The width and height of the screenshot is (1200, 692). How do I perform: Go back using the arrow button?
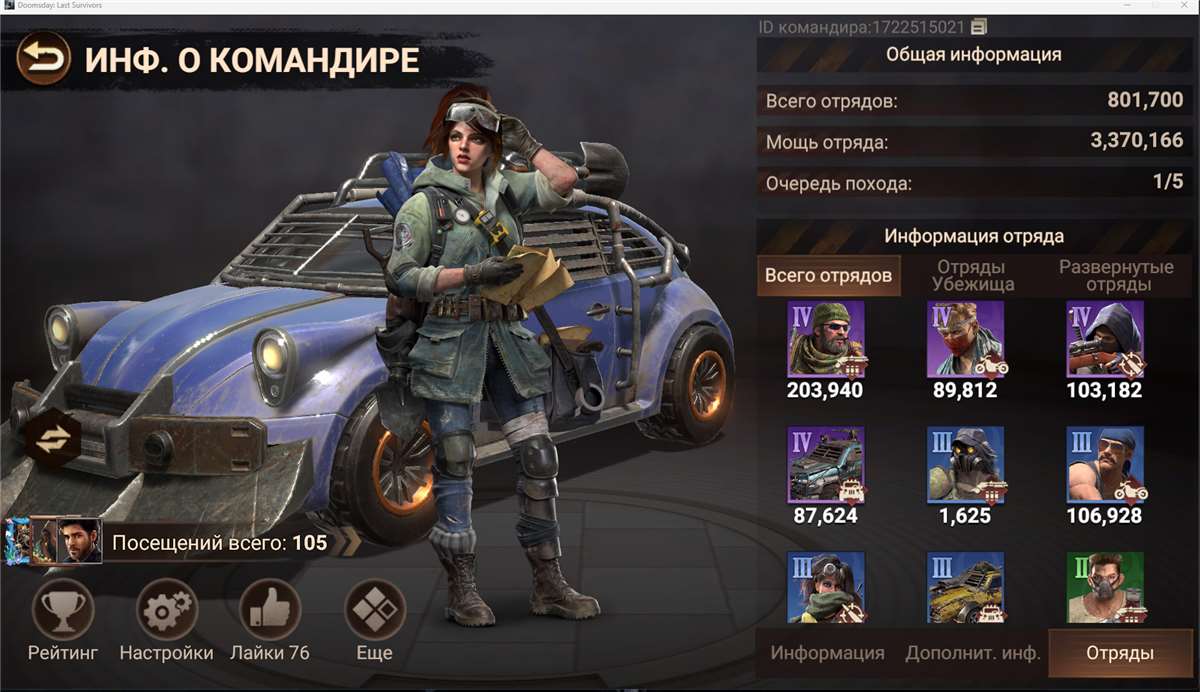point(43,59)
